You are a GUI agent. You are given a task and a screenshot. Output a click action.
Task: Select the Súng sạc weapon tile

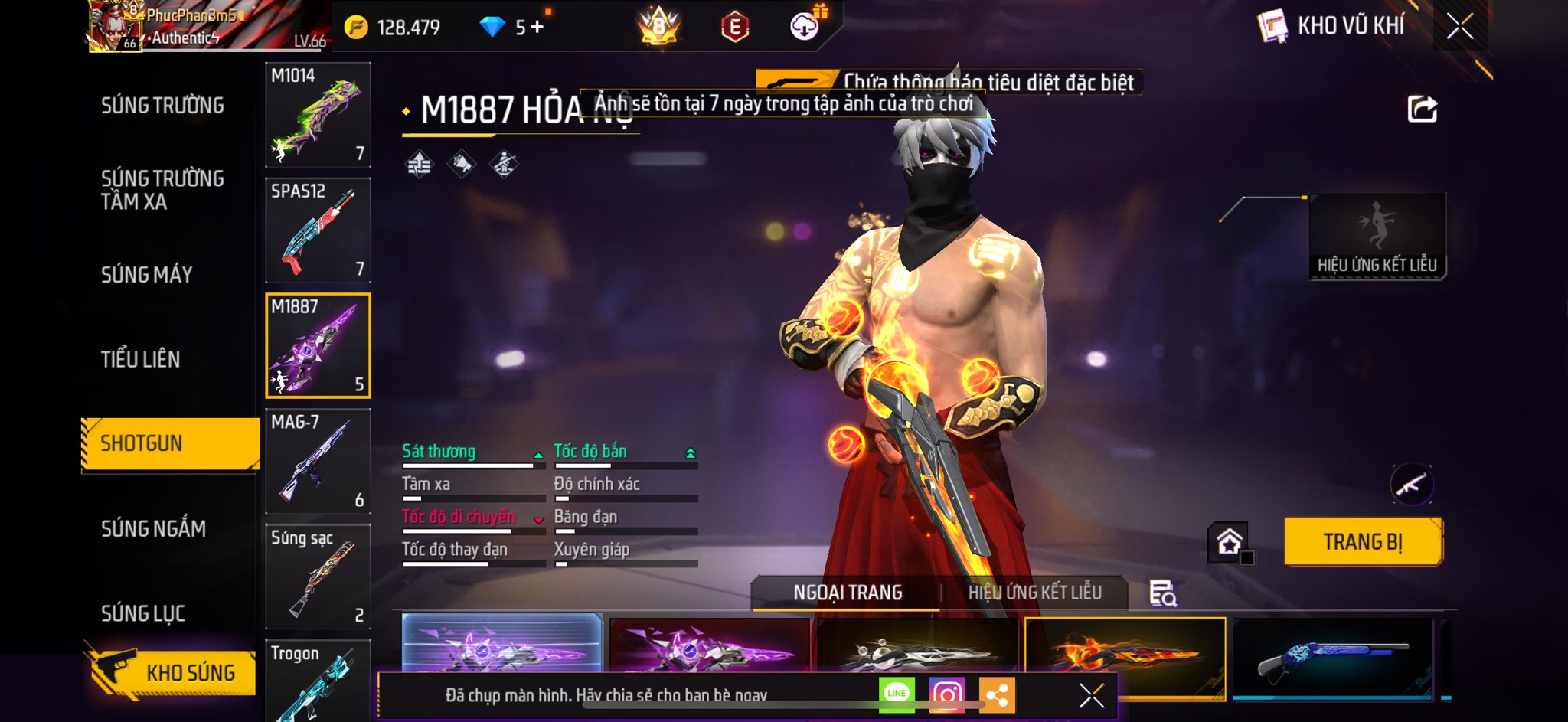(x=318, y=577)
